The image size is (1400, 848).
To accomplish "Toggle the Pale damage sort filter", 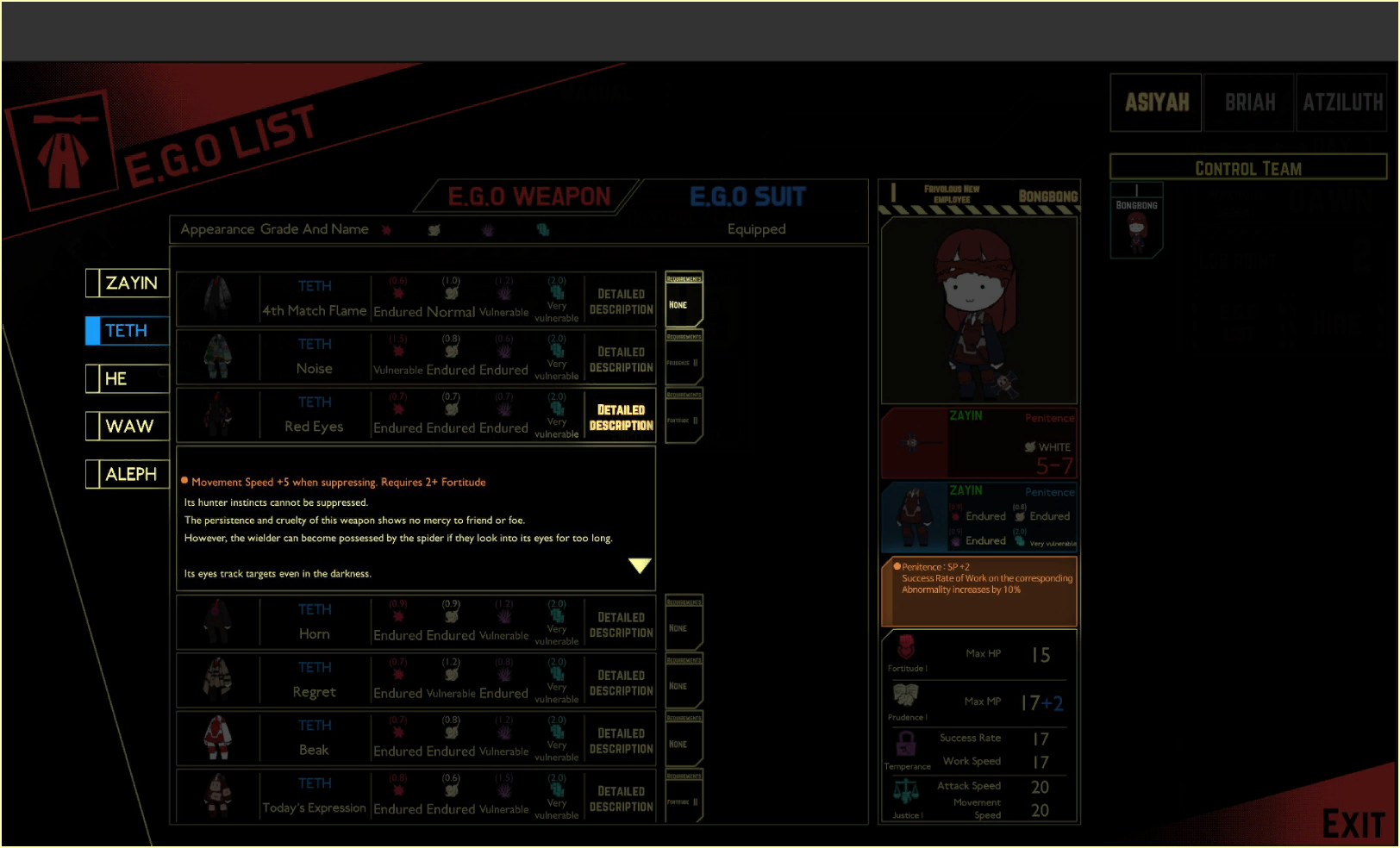I will [542, 229].
